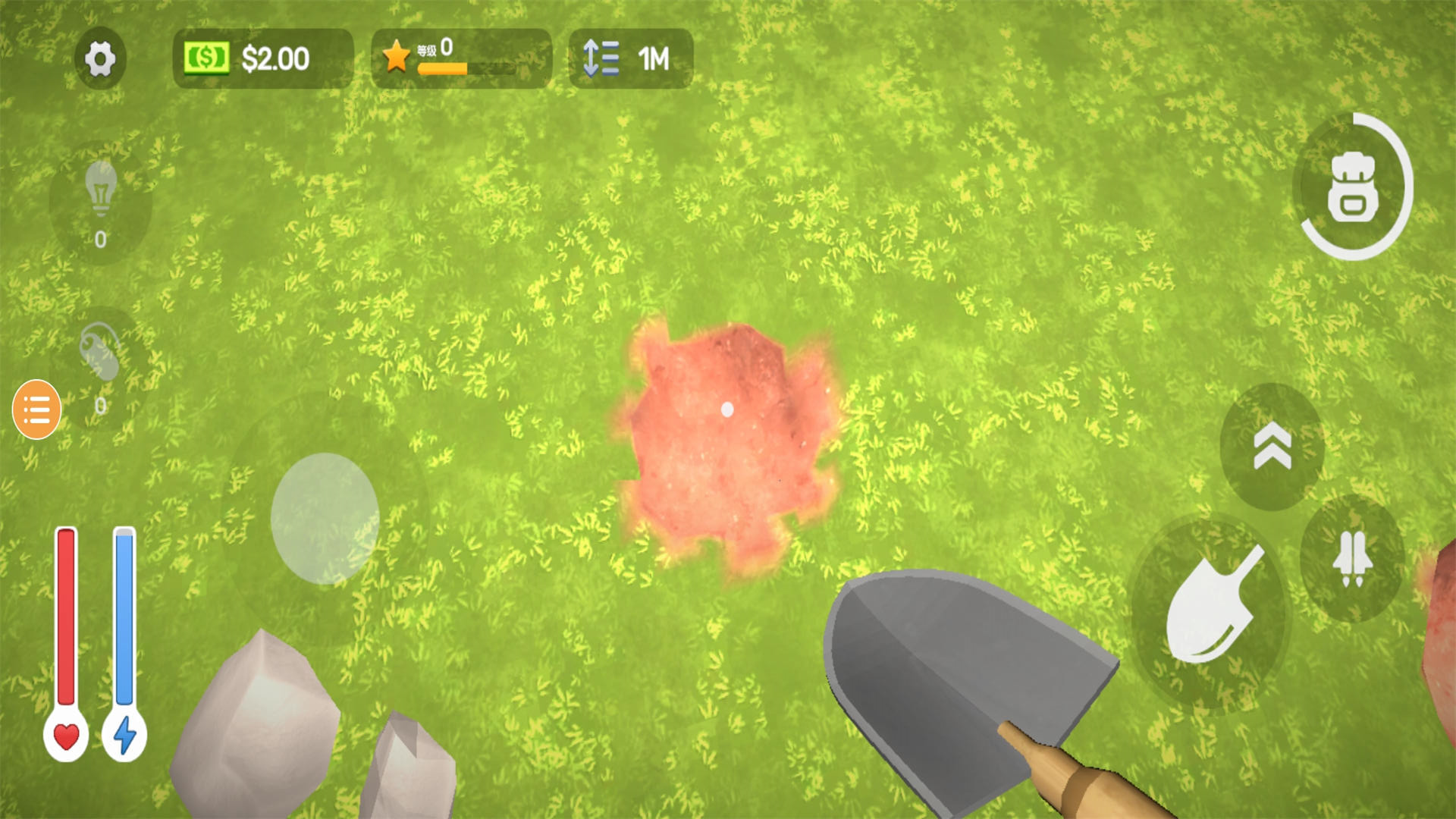Tap the double-chevron jump button

coord(1272,446)
